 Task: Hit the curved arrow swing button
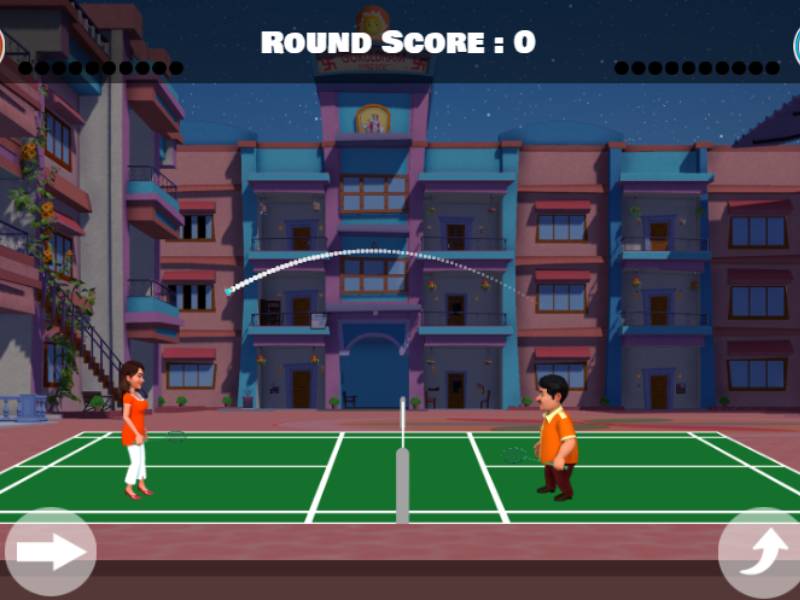[x=761, y=553]
